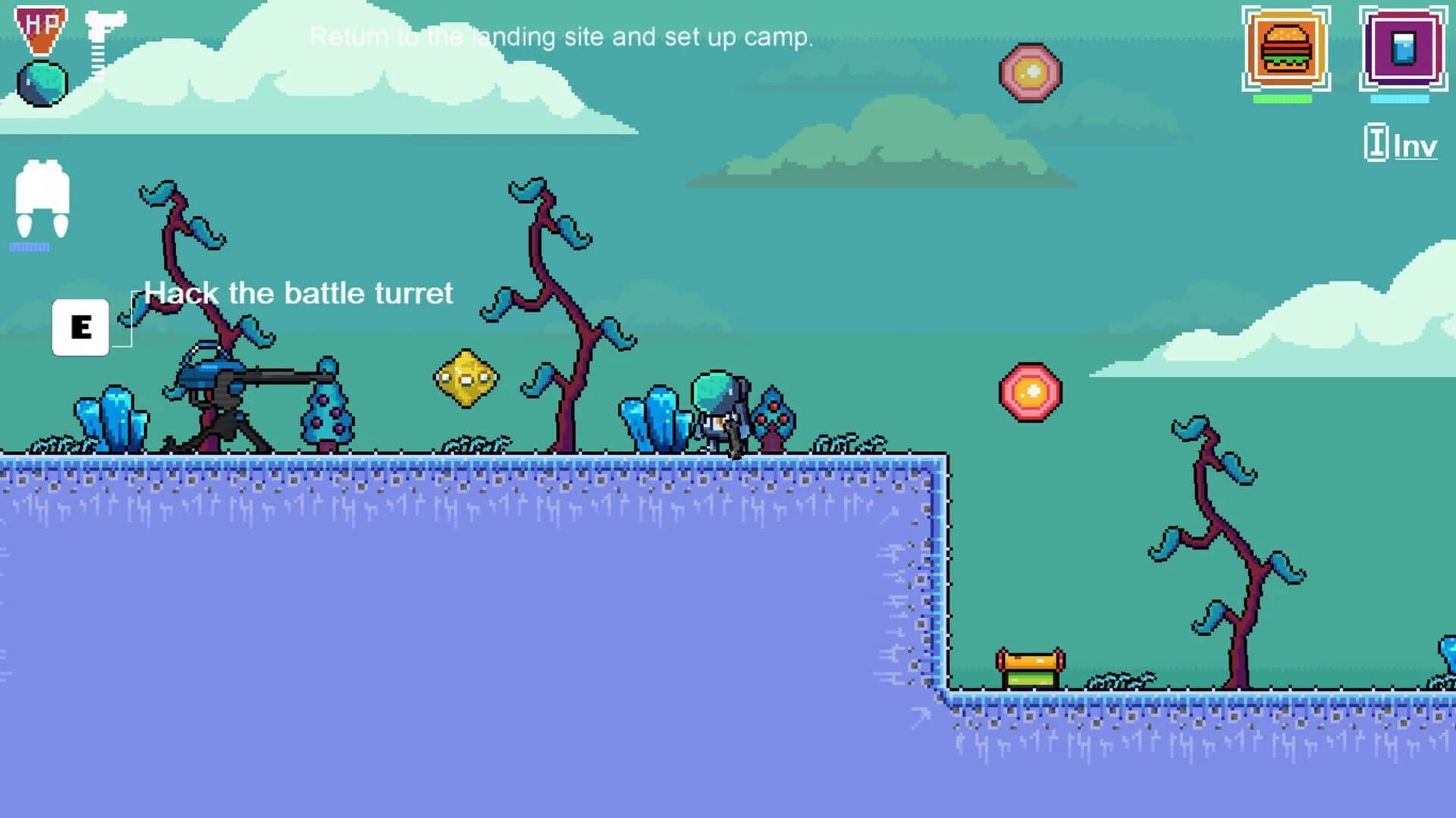This screenshot has height=818, width=1456.
Task: Click the I key inventory icon
Action: click(x=1378, y=141)
